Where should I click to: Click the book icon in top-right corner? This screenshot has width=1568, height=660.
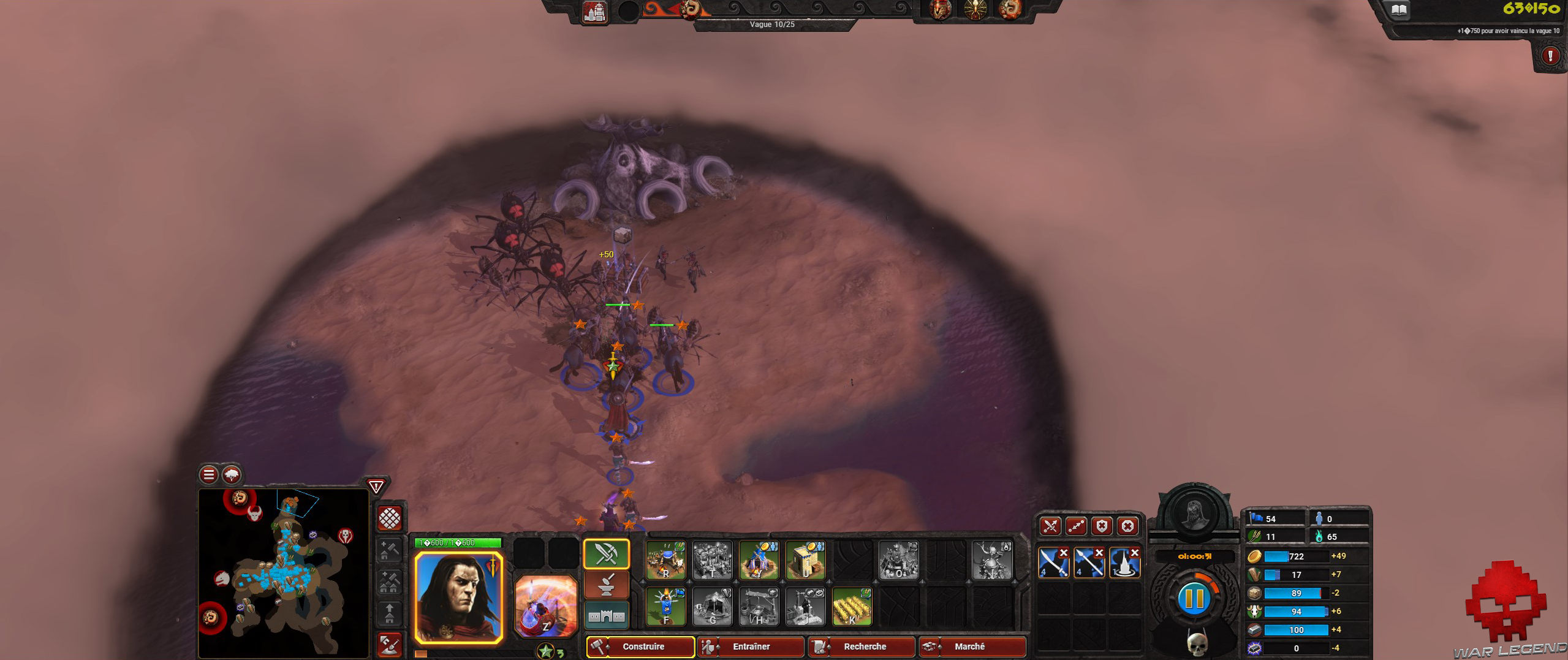[1400, 10]
